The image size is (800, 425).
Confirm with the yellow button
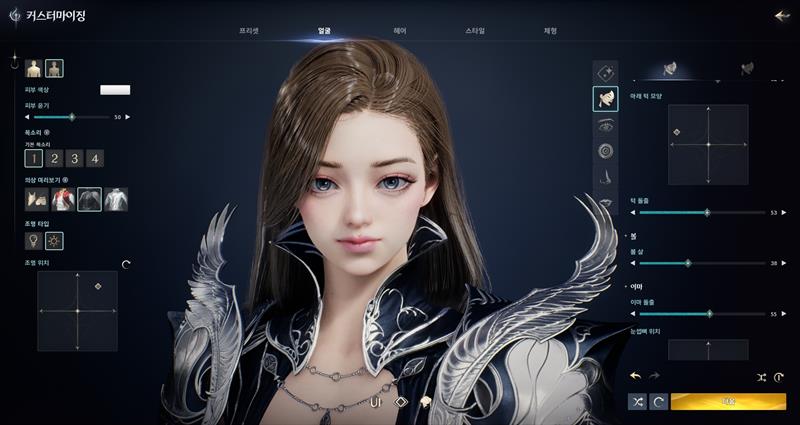tap(728, 401)
